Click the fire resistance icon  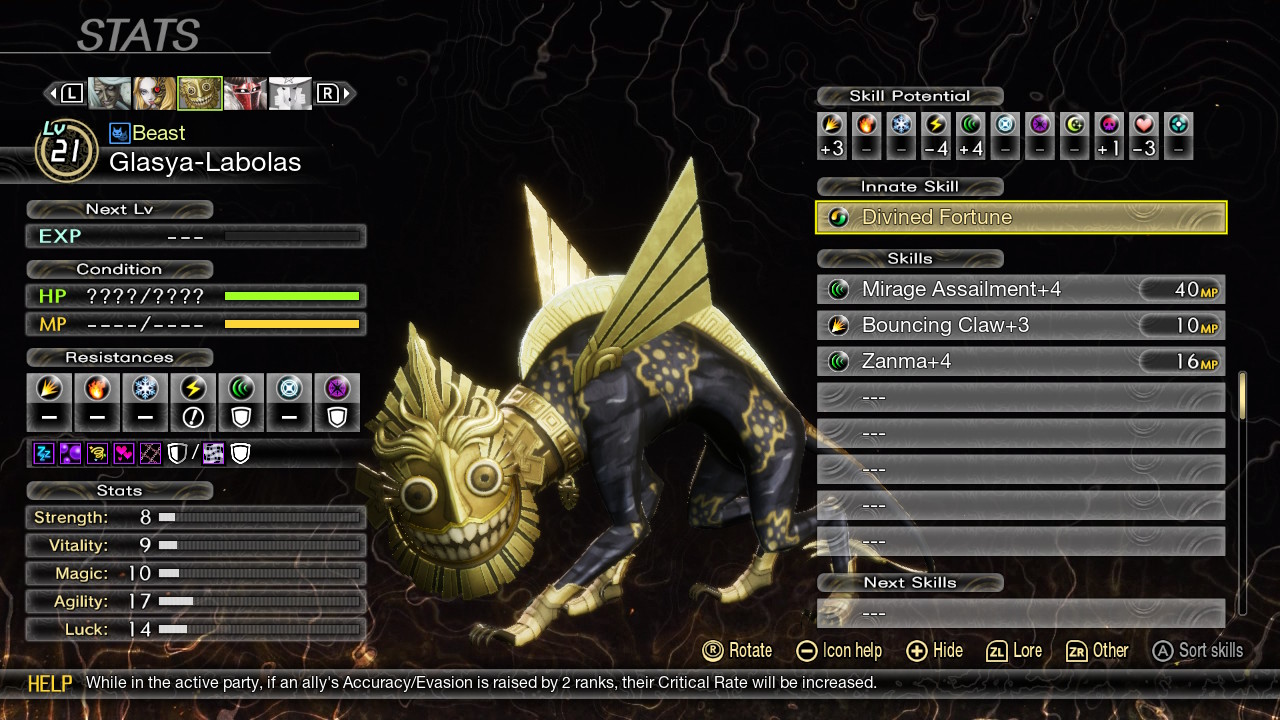(x=97, y=389)
